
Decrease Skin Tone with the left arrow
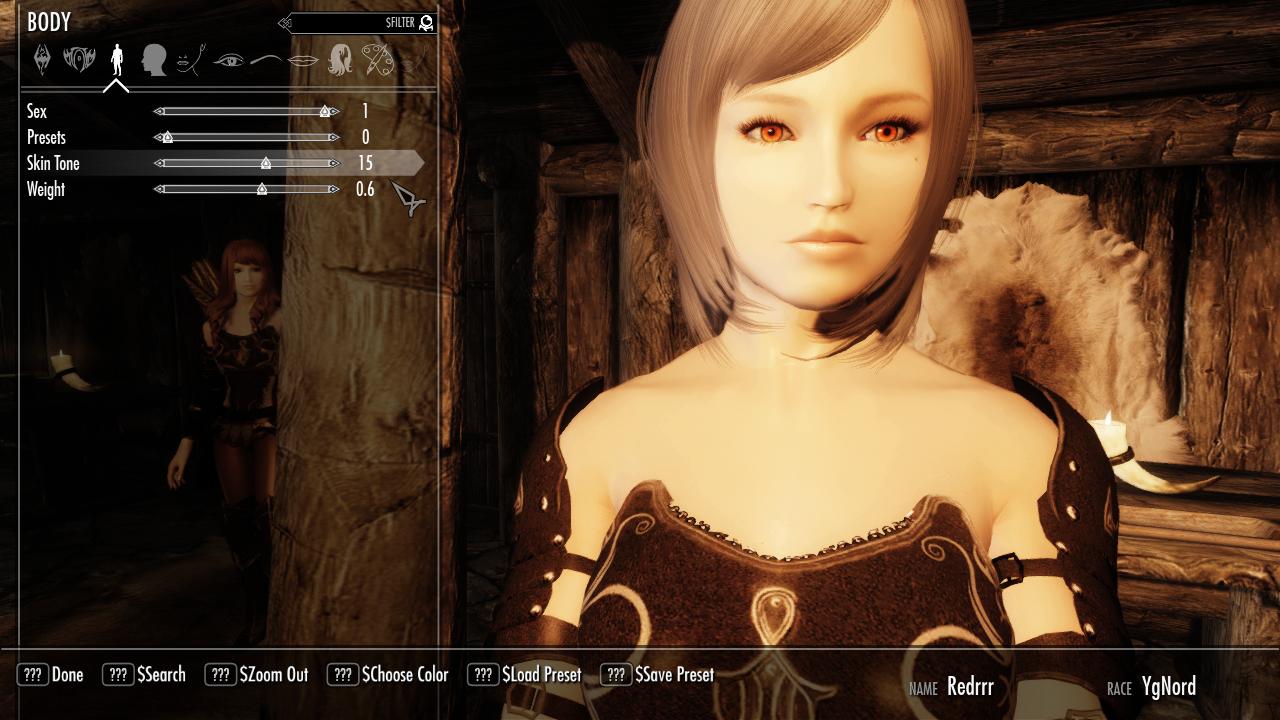point(158,163)
